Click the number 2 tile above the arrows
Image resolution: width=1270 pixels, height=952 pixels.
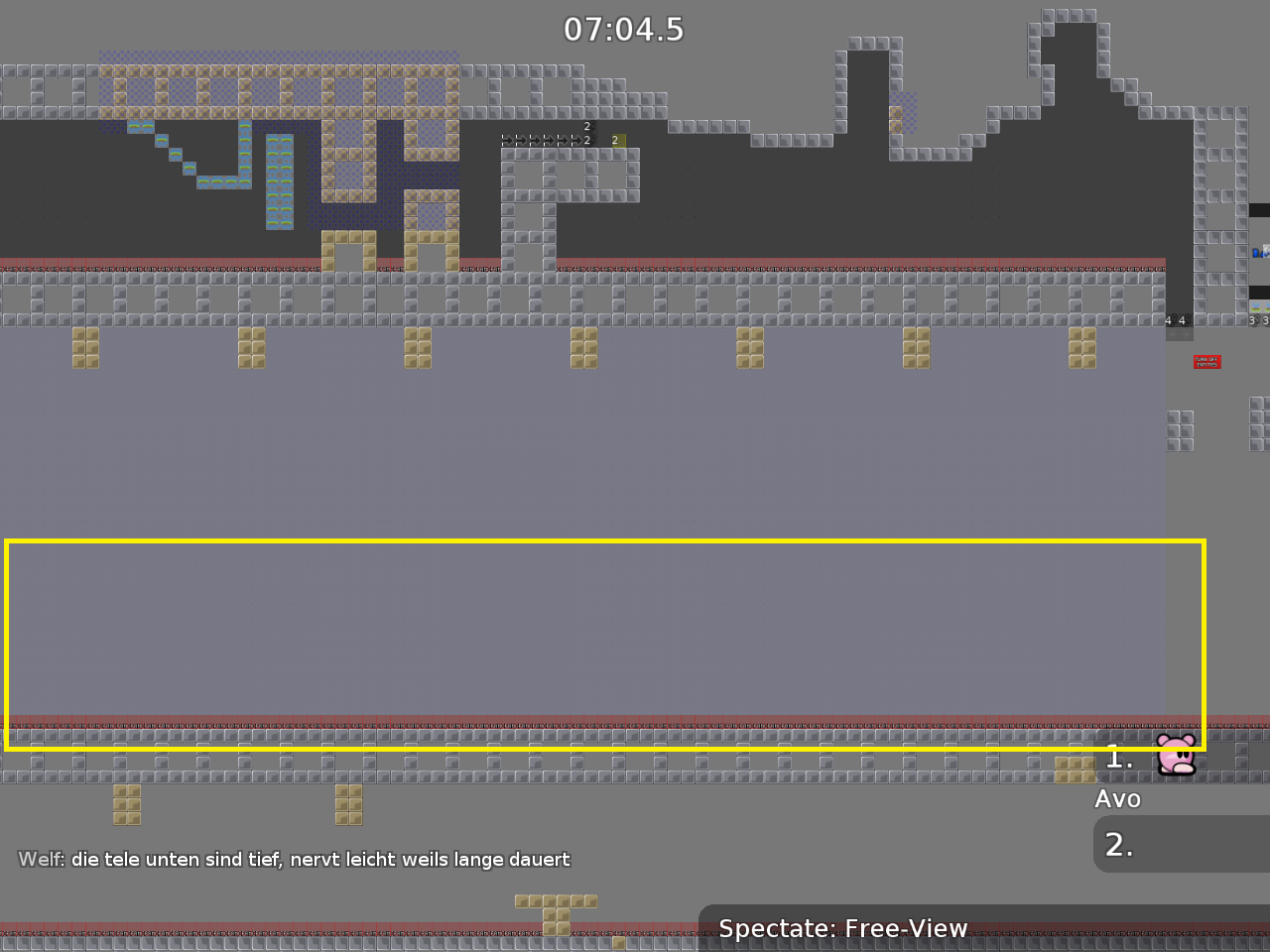586,126
